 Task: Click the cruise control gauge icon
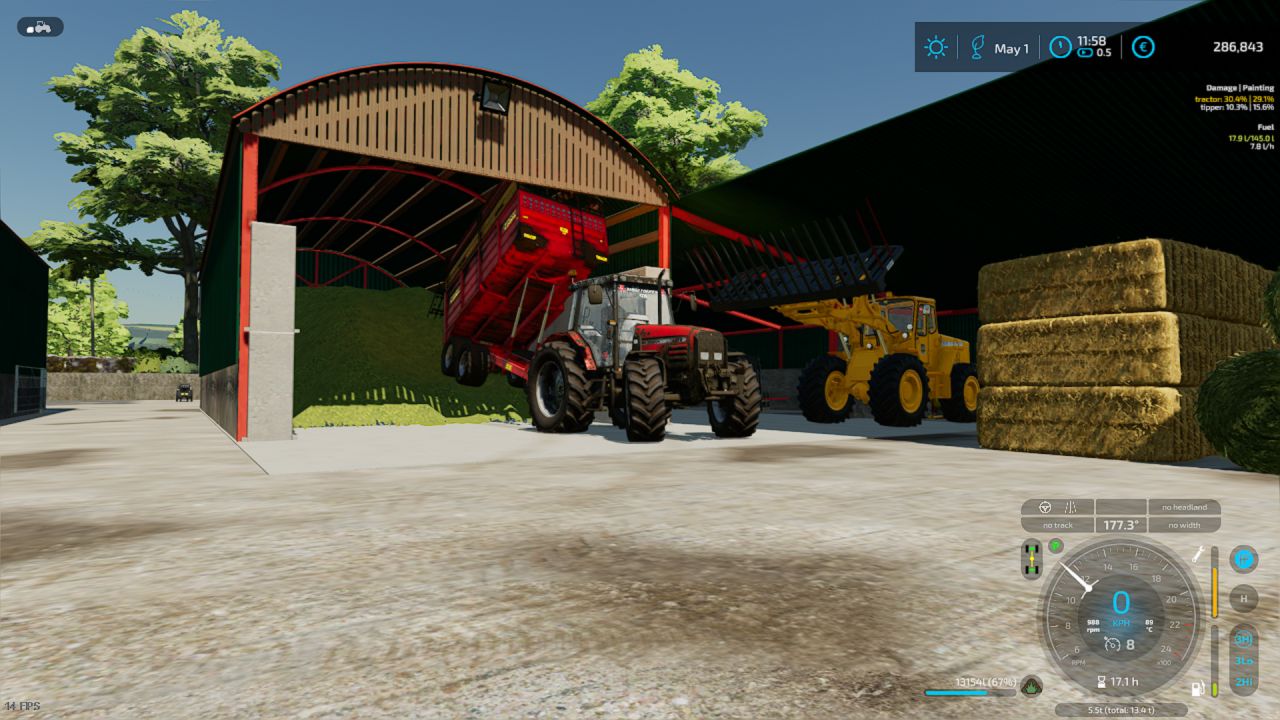pyautogui.click(x=1111, y=645)
